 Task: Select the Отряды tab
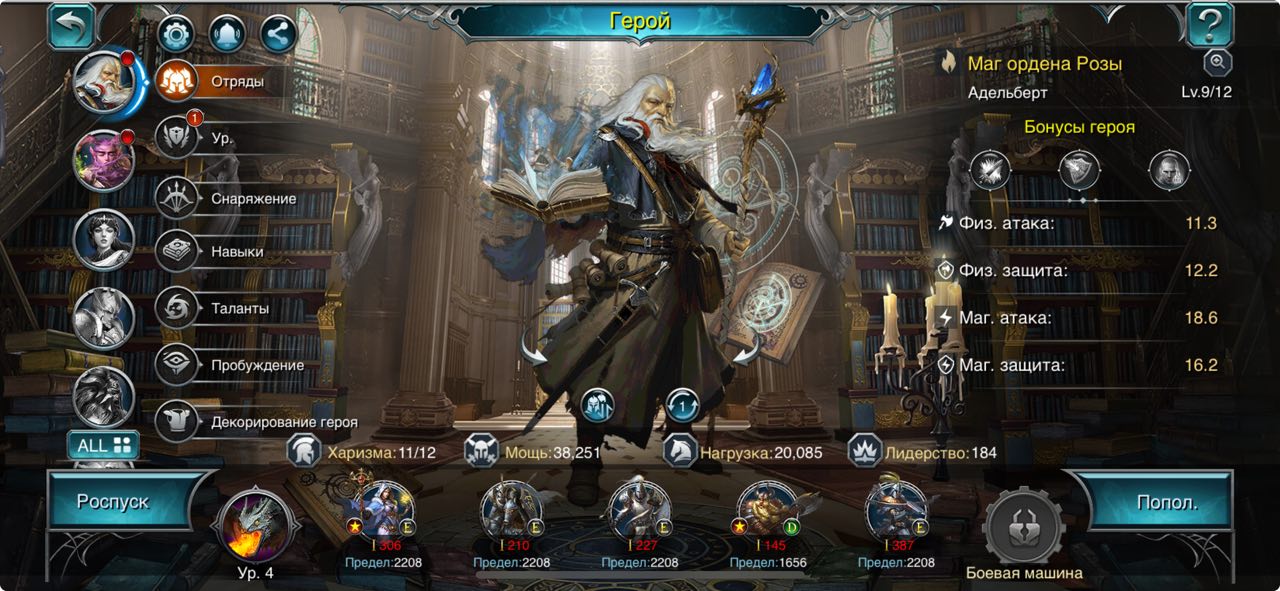pos(225,82)
